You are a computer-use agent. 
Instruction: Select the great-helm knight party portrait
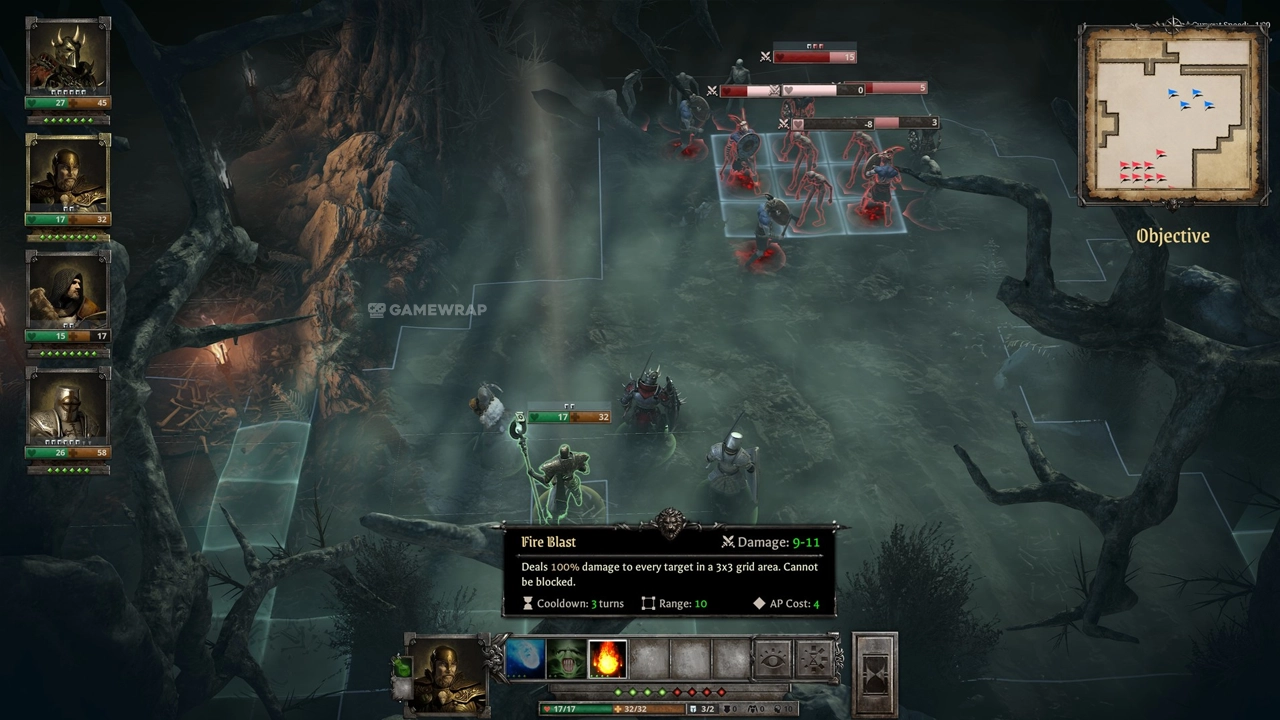tap(68, 406)
